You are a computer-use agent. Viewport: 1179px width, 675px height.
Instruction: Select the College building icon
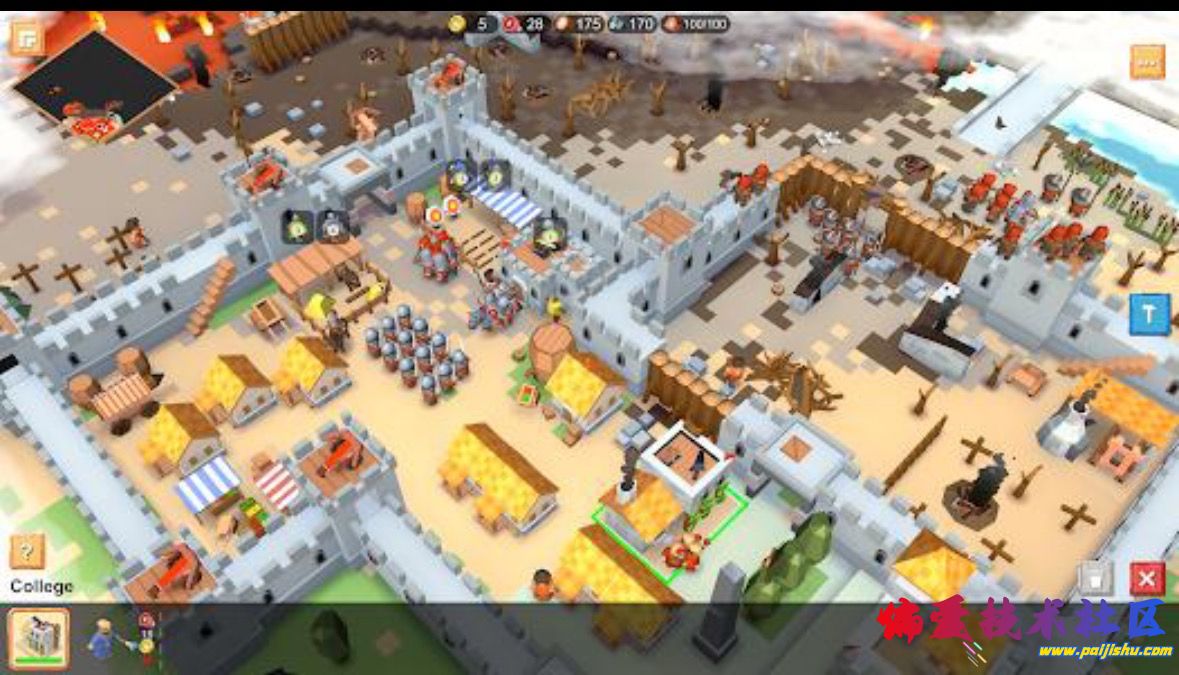click(39, 637)
